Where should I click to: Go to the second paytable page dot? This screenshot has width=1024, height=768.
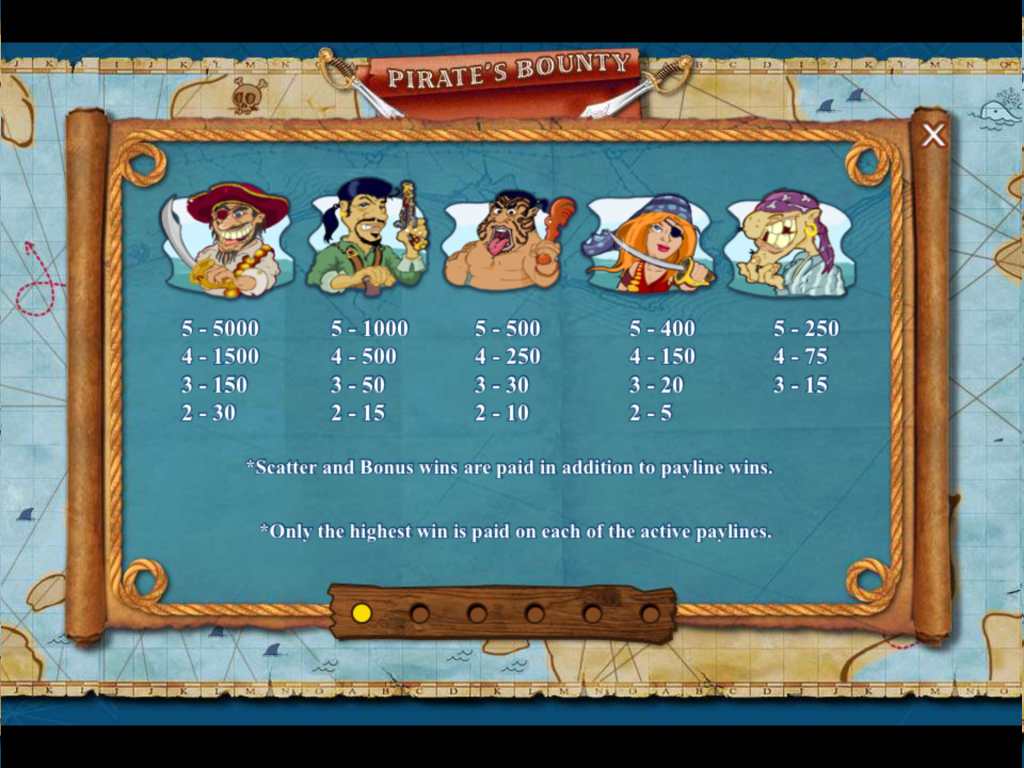(x=420, y=613)
